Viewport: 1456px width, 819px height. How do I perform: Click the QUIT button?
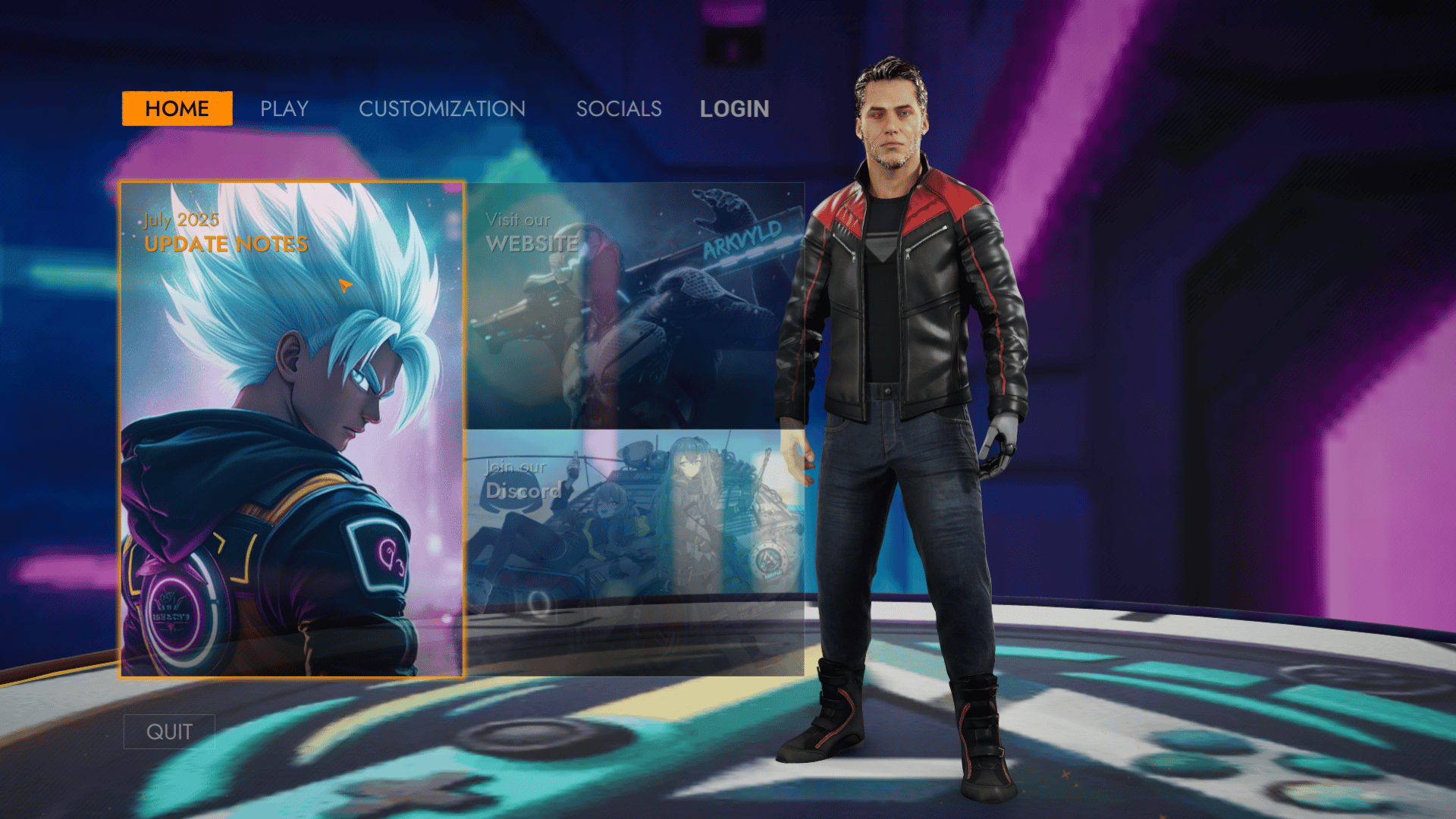pos(170,731)
